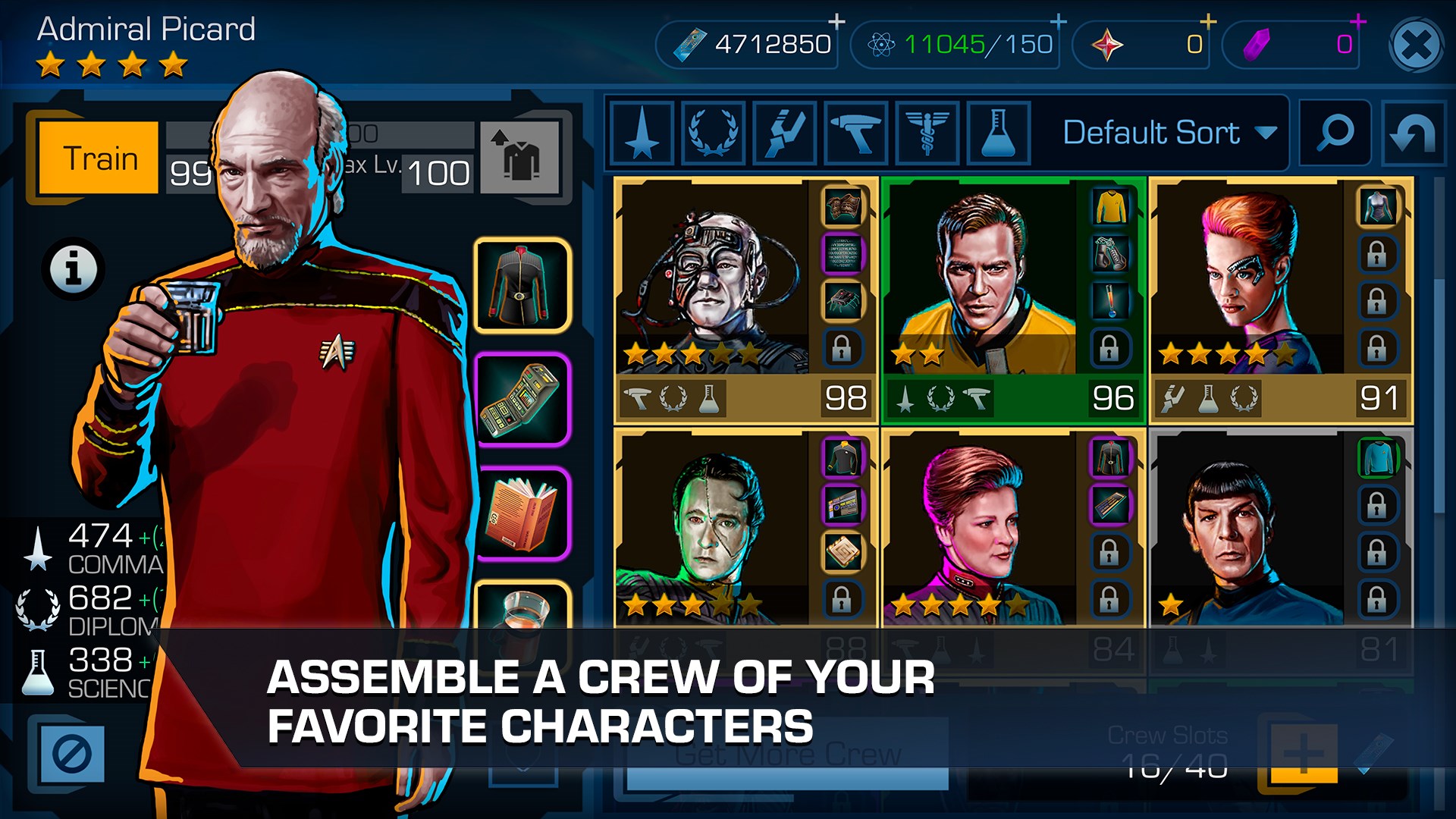Image resolution: width=1456 pixels, height=819 pixels.
Task: Select the Science flask filter icon
Action: pos(998,134)
